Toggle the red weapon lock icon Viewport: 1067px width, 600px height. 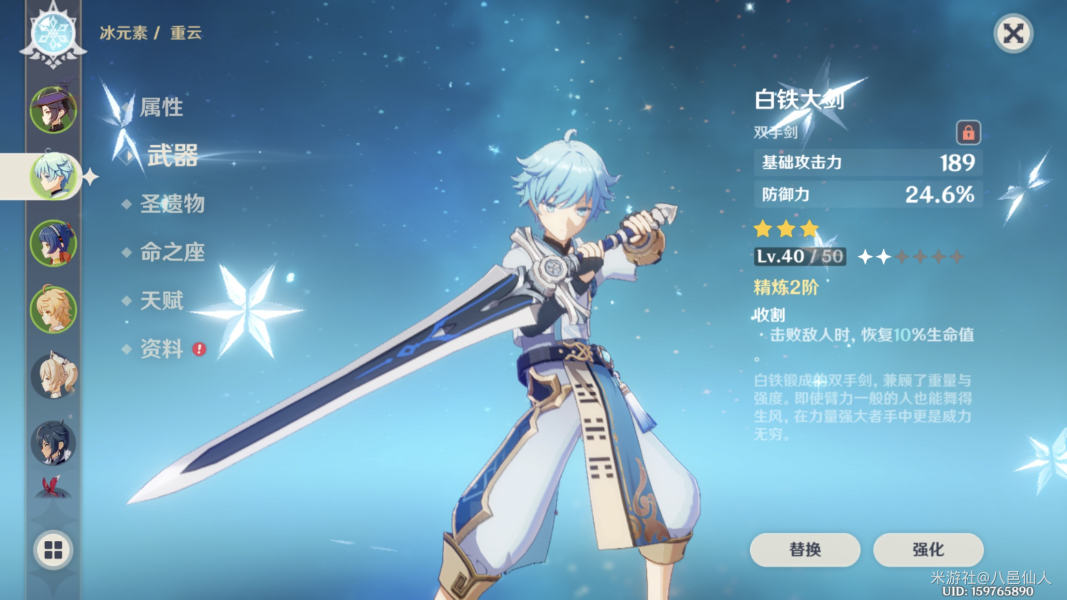[x=968, y=132]
